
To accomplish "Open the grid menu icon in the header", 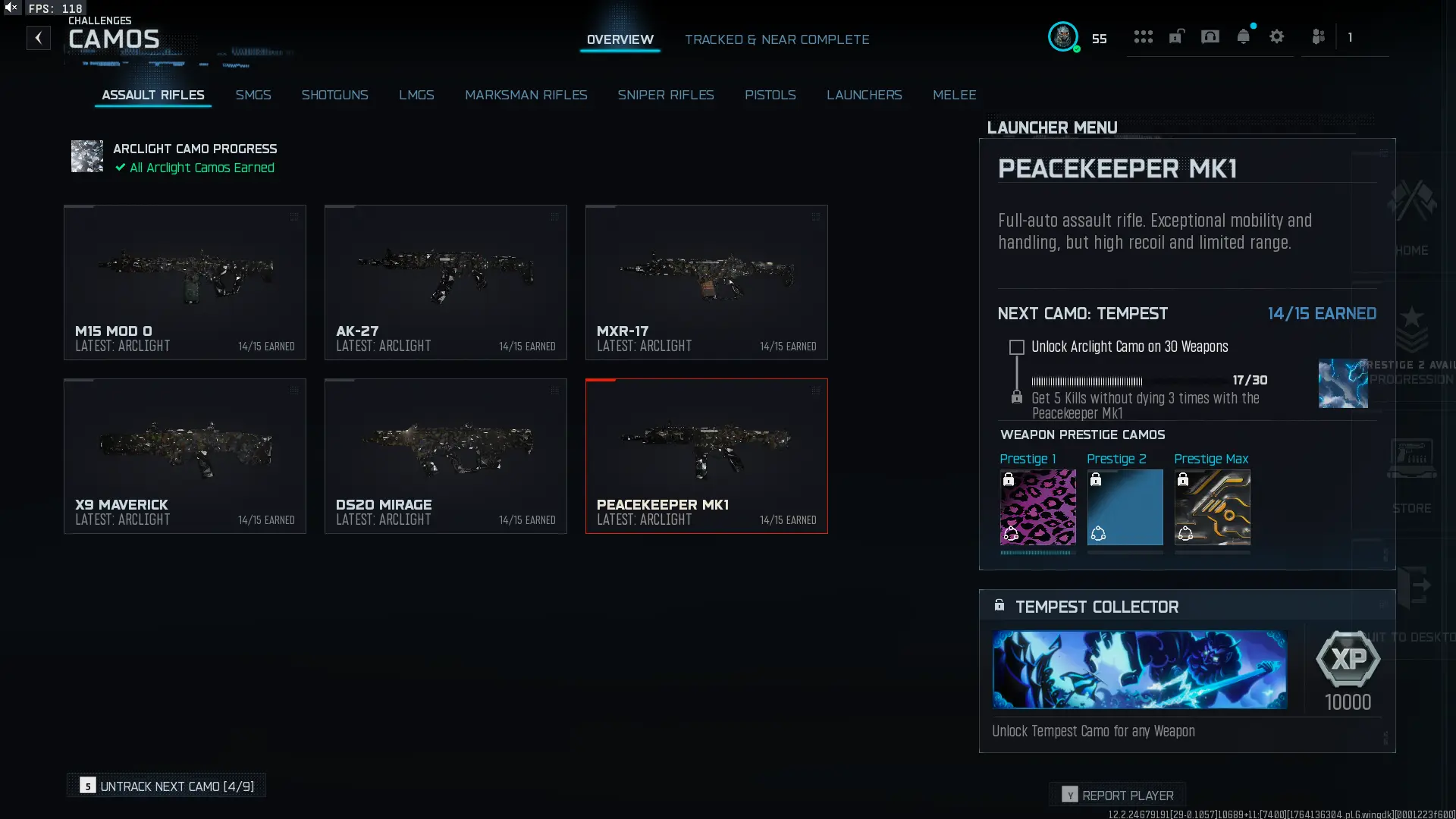I will (x=1143, y=36).
